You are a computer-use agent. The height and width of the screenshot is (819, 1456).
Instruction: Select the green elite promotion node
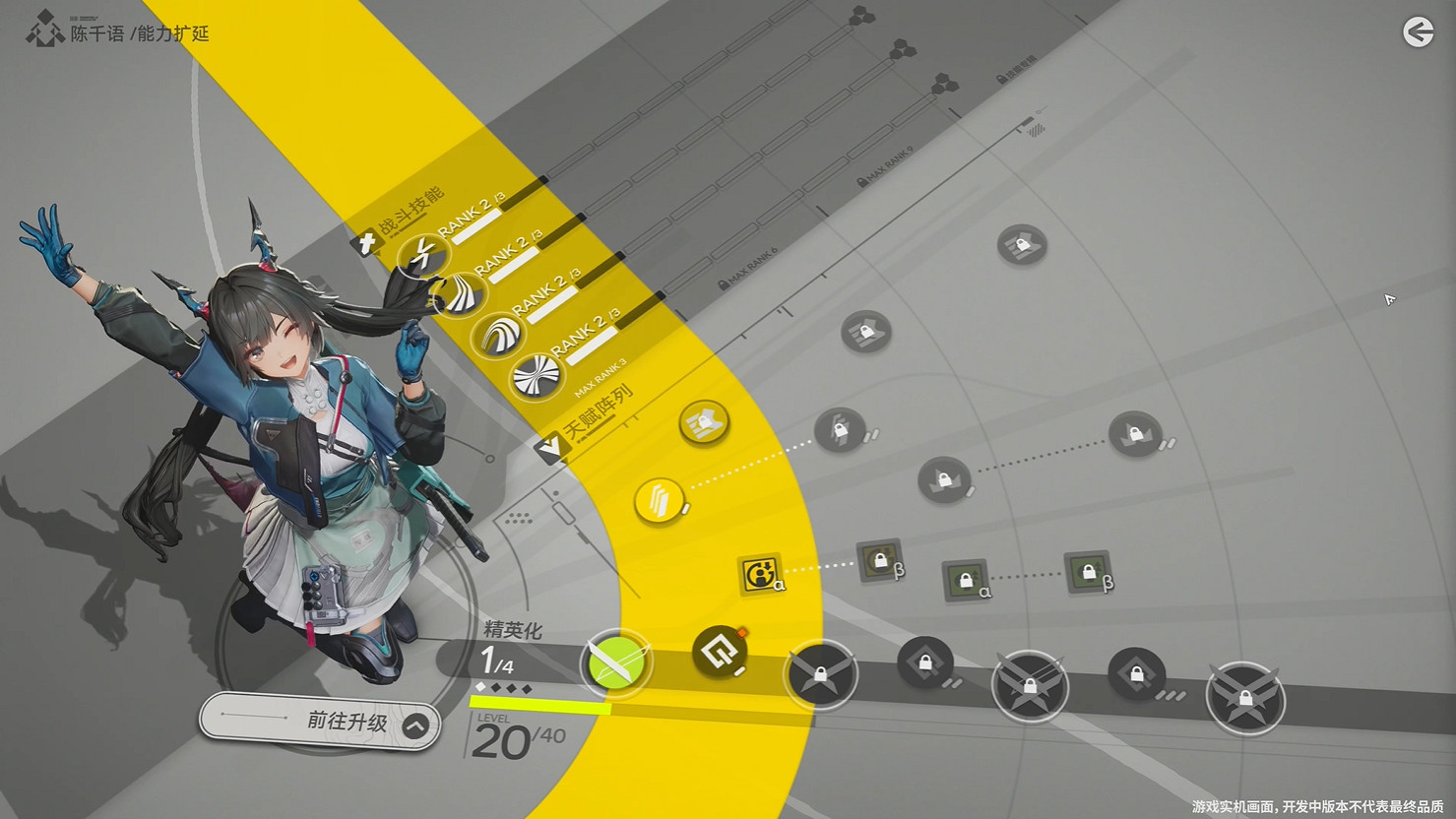616,662
